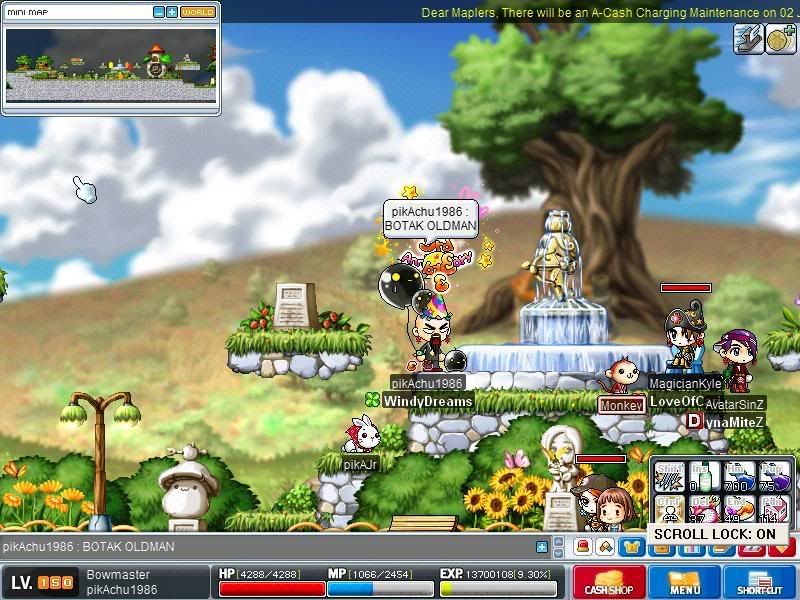Use the pink milk carton in Pdn slot
Screen dimensions: 800x600
coord(773,510)
